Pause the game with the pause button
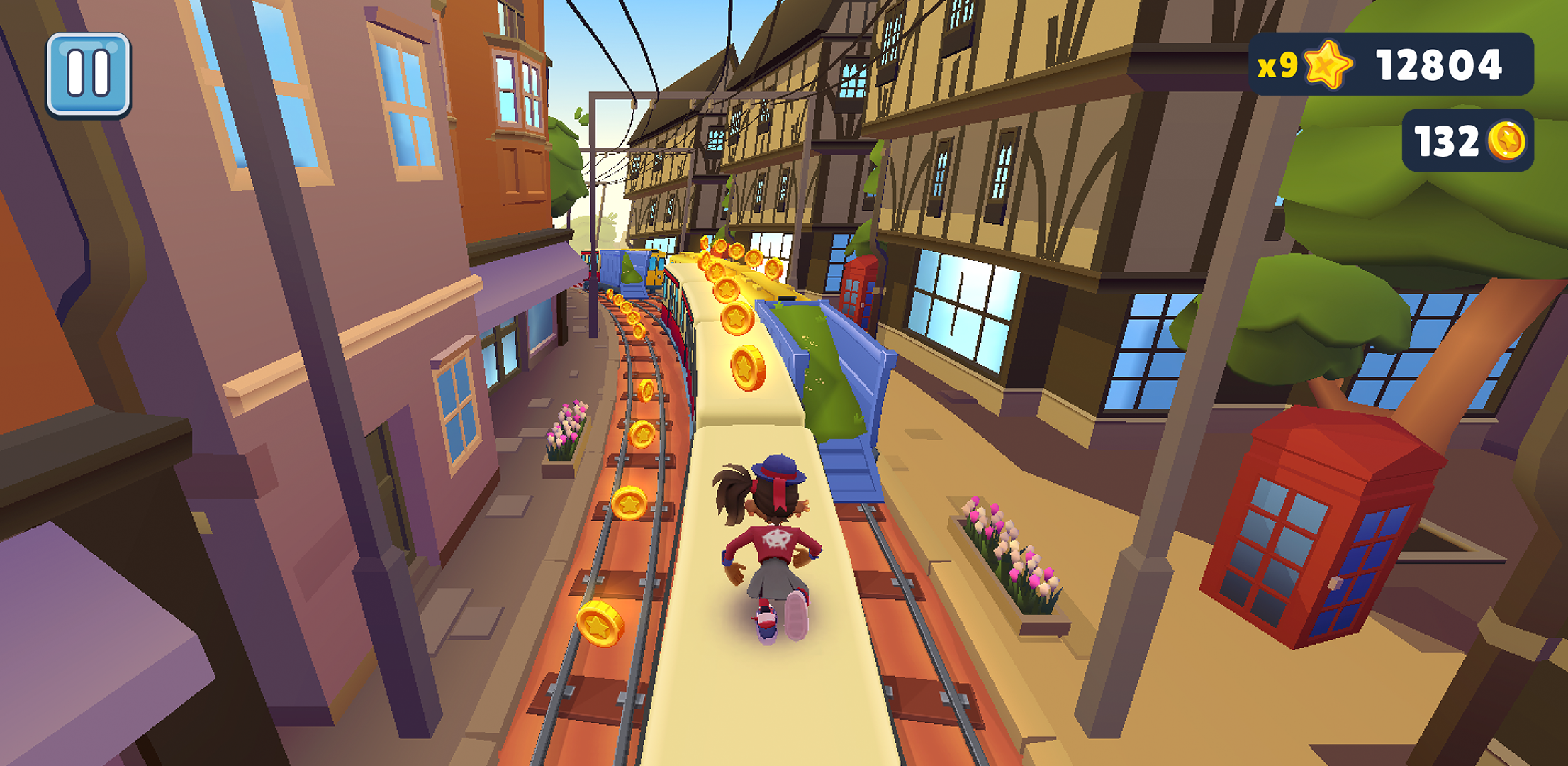The image size is (1568, 766). point(89,74)
